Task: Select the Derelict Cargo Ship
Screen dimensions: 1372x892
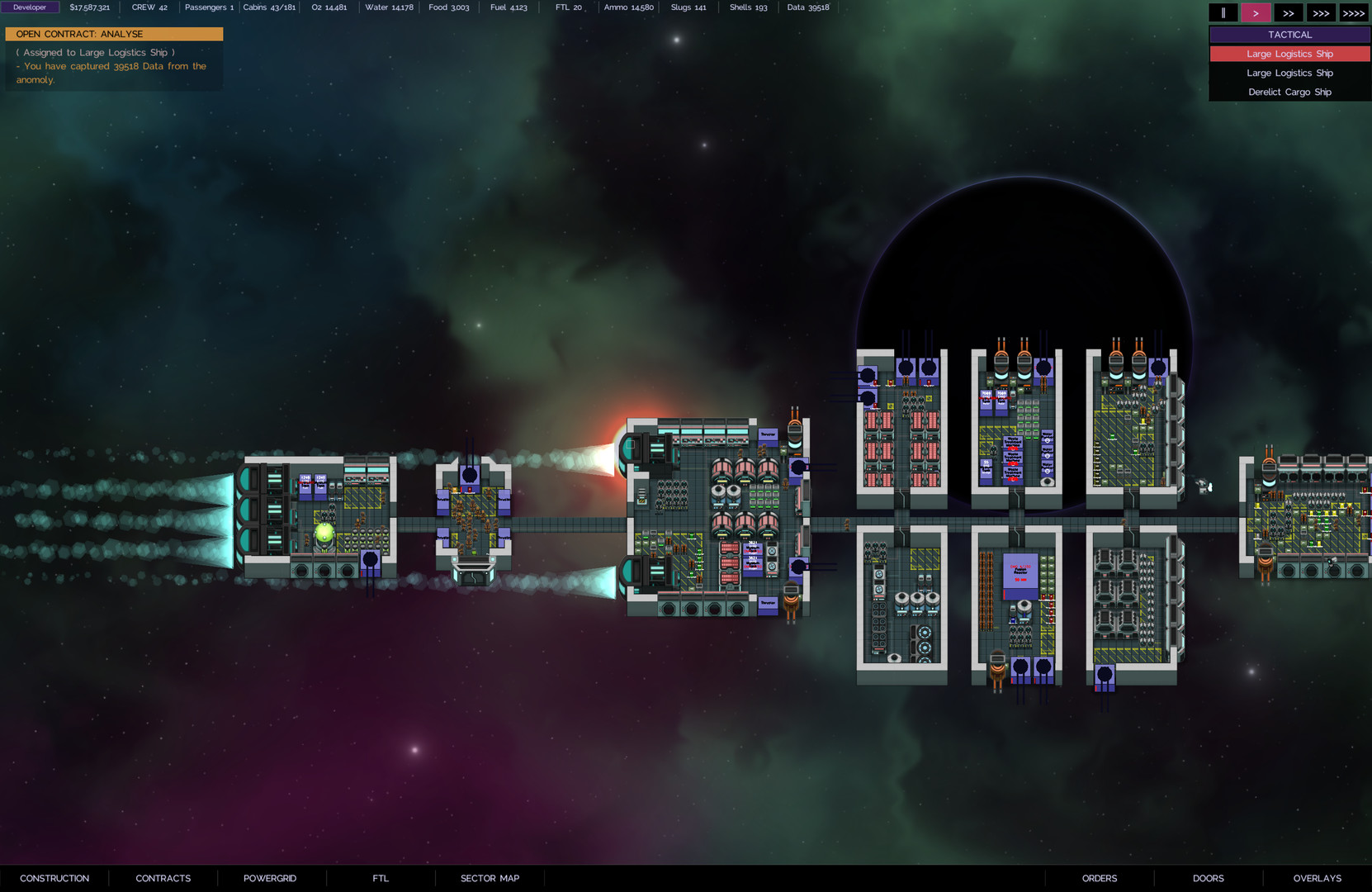Action: pyautogui.click(x=1289, y=92)
